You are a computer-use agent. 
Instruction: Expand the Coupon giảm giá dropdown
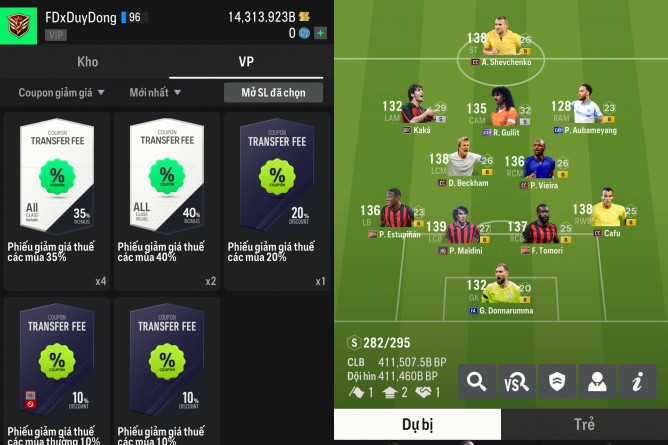point(60,93)
